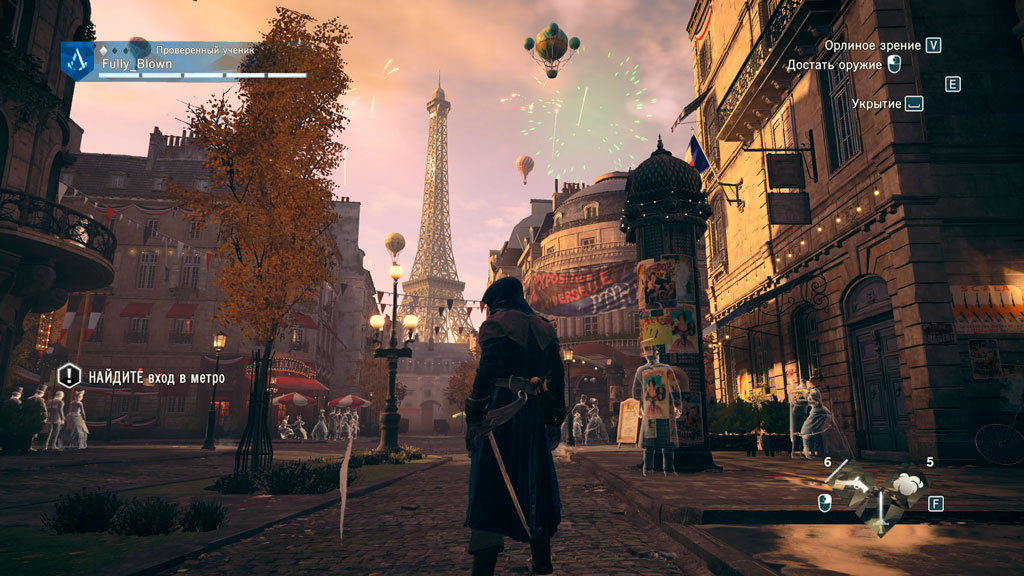
Task: Select the smoke bomb icon
Action: (908, 485)
